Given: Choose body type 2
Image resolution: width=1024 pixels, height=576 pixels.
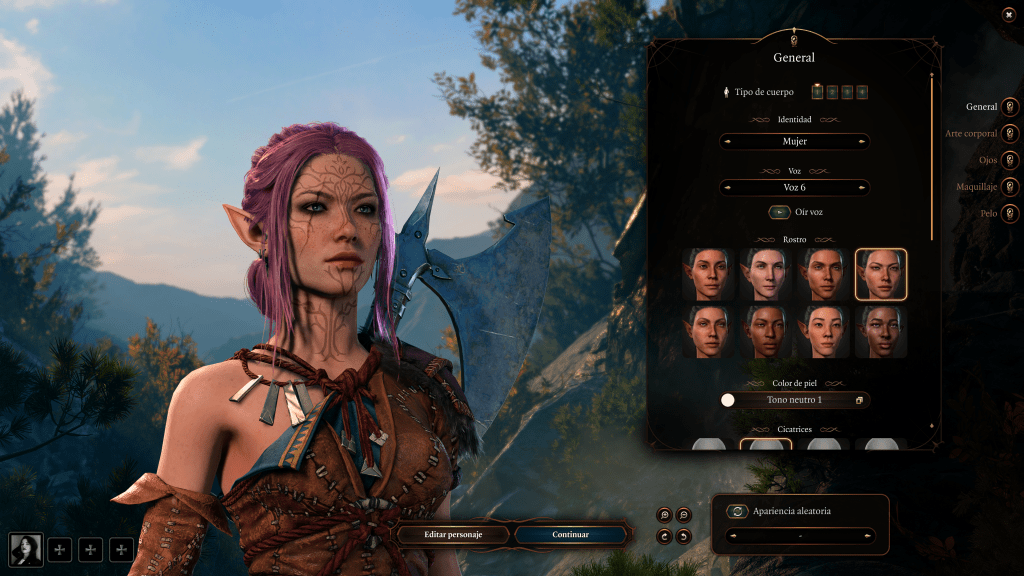Looking at the screenshot, I should pos(832,92).
